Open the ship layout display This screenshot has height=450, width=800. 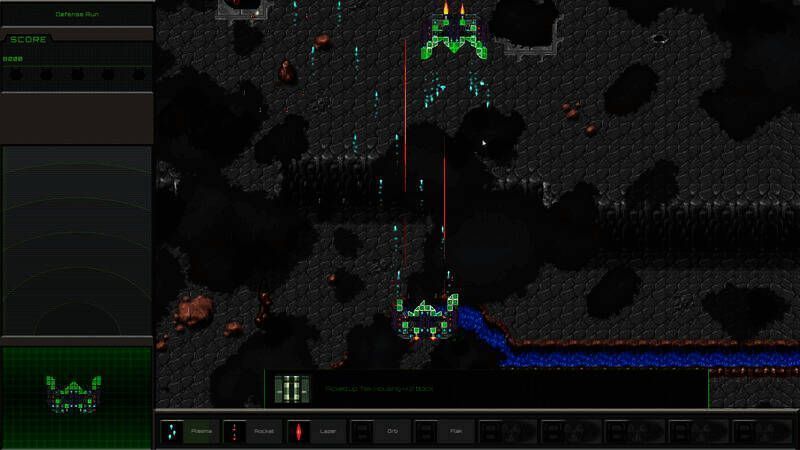(76, 393)
